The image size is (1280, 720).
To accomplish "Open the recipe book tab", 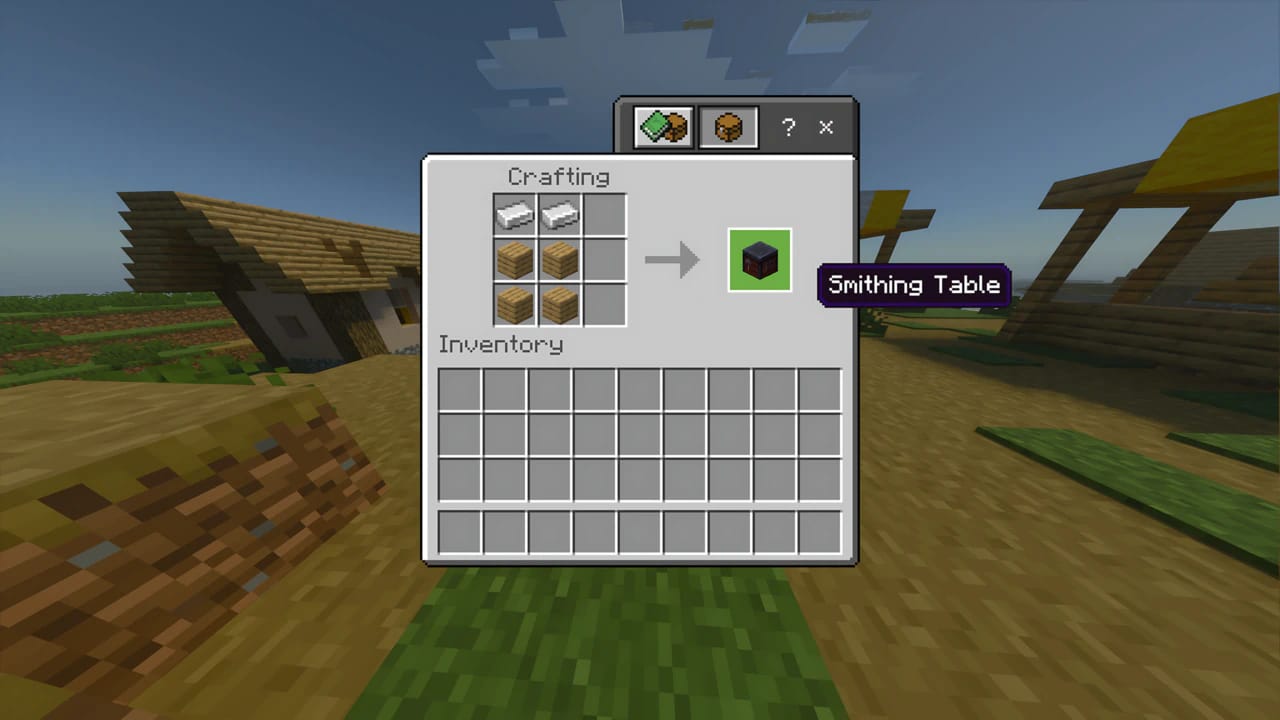I will (660, 127).
